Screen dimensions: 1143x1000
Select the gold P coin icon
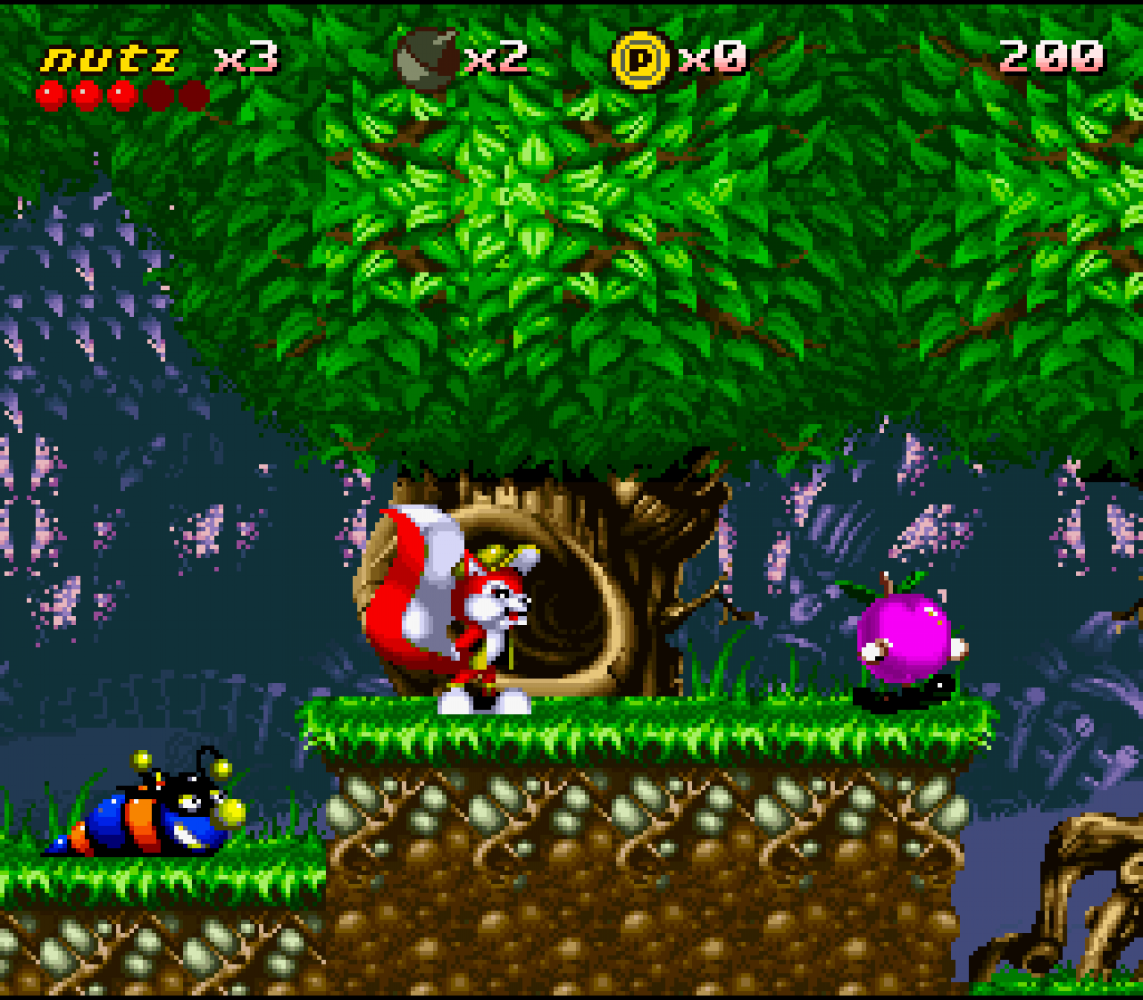[x=641, y=58]
